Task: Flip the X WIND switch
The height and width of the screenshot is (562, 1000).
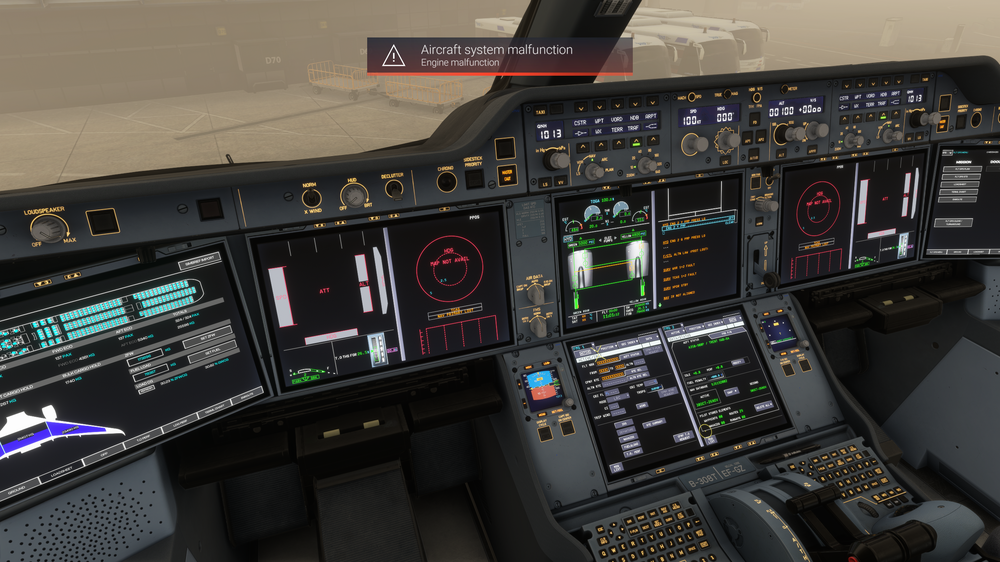Action: click(x=312, y=198)
